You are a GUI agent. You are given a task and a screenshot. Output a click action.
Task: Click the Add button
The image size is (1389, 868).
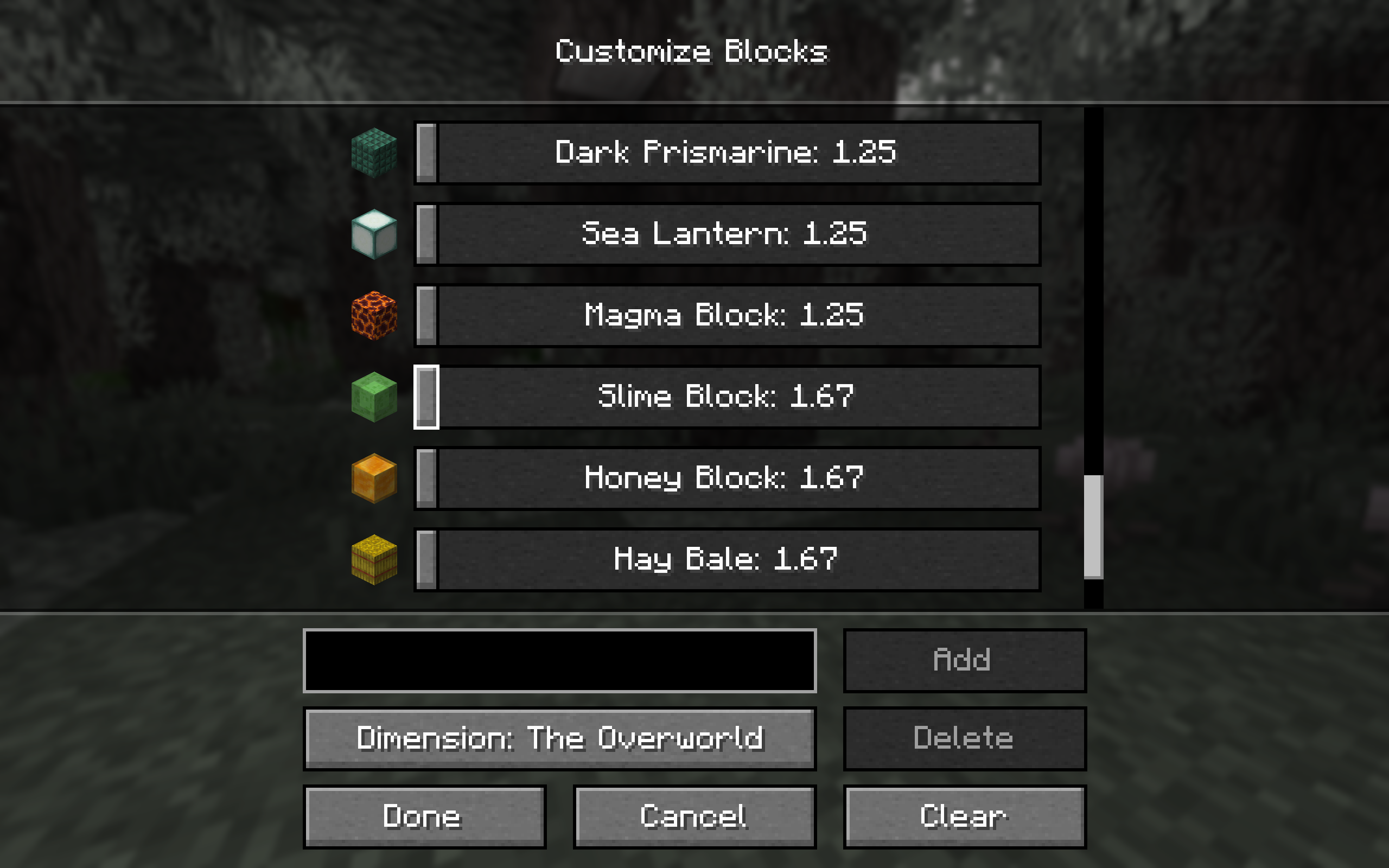(x=963, y=659)
